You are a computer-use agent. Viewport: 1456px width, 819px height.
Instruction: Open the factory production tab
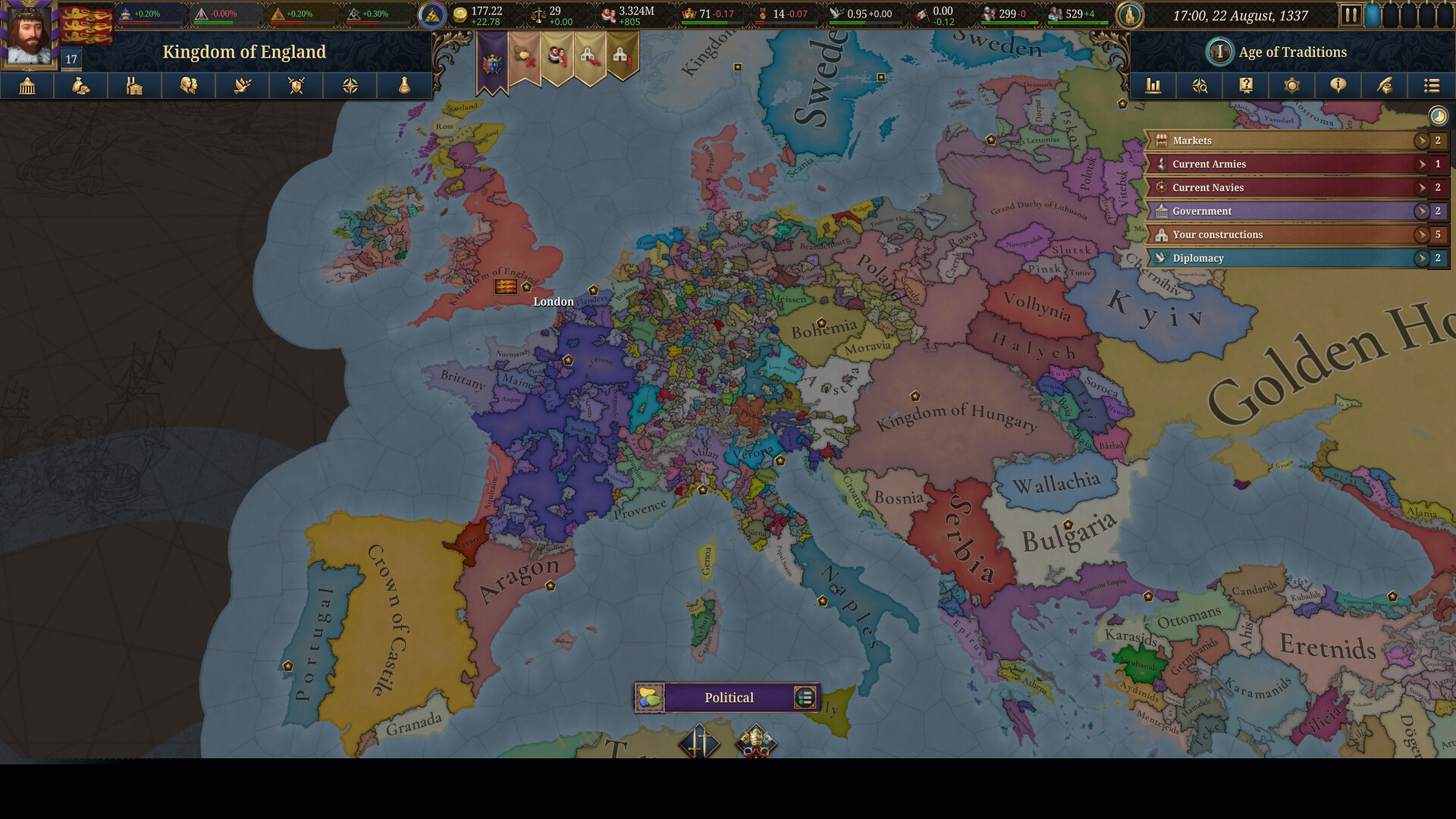[135, 86]
